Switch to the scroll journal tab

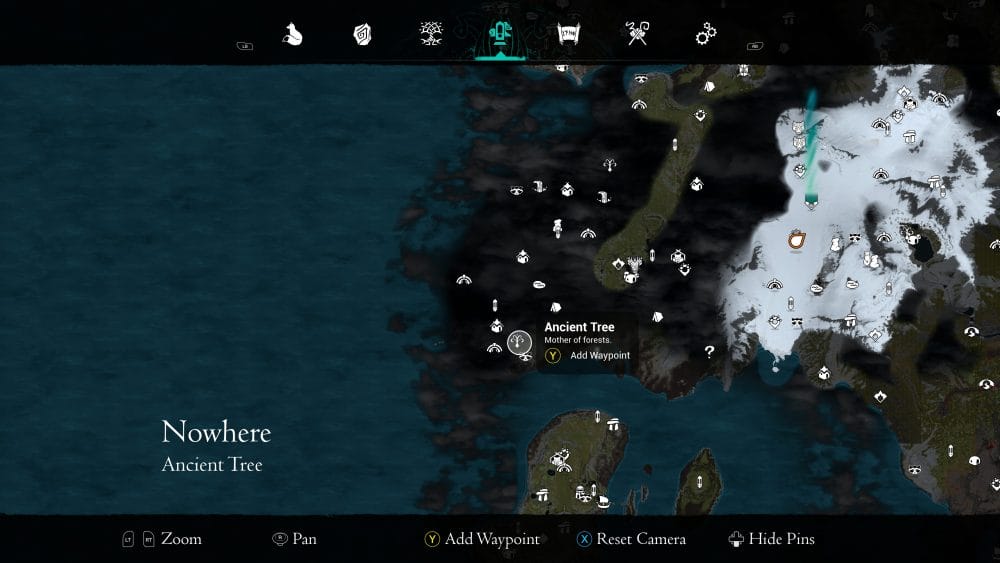tap(569, 35)
